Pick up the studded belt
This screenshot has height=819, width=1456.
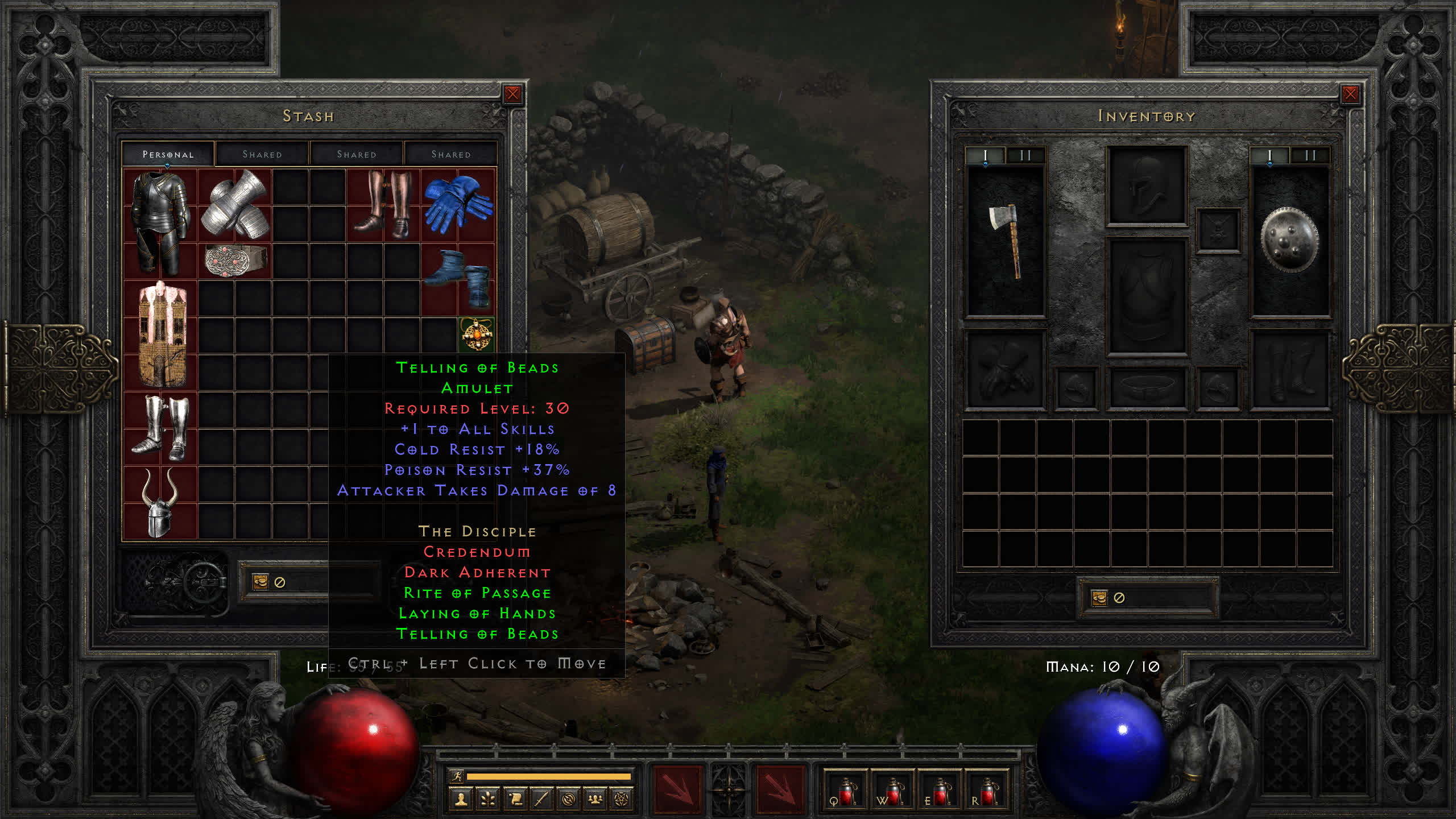pos(235,260)
